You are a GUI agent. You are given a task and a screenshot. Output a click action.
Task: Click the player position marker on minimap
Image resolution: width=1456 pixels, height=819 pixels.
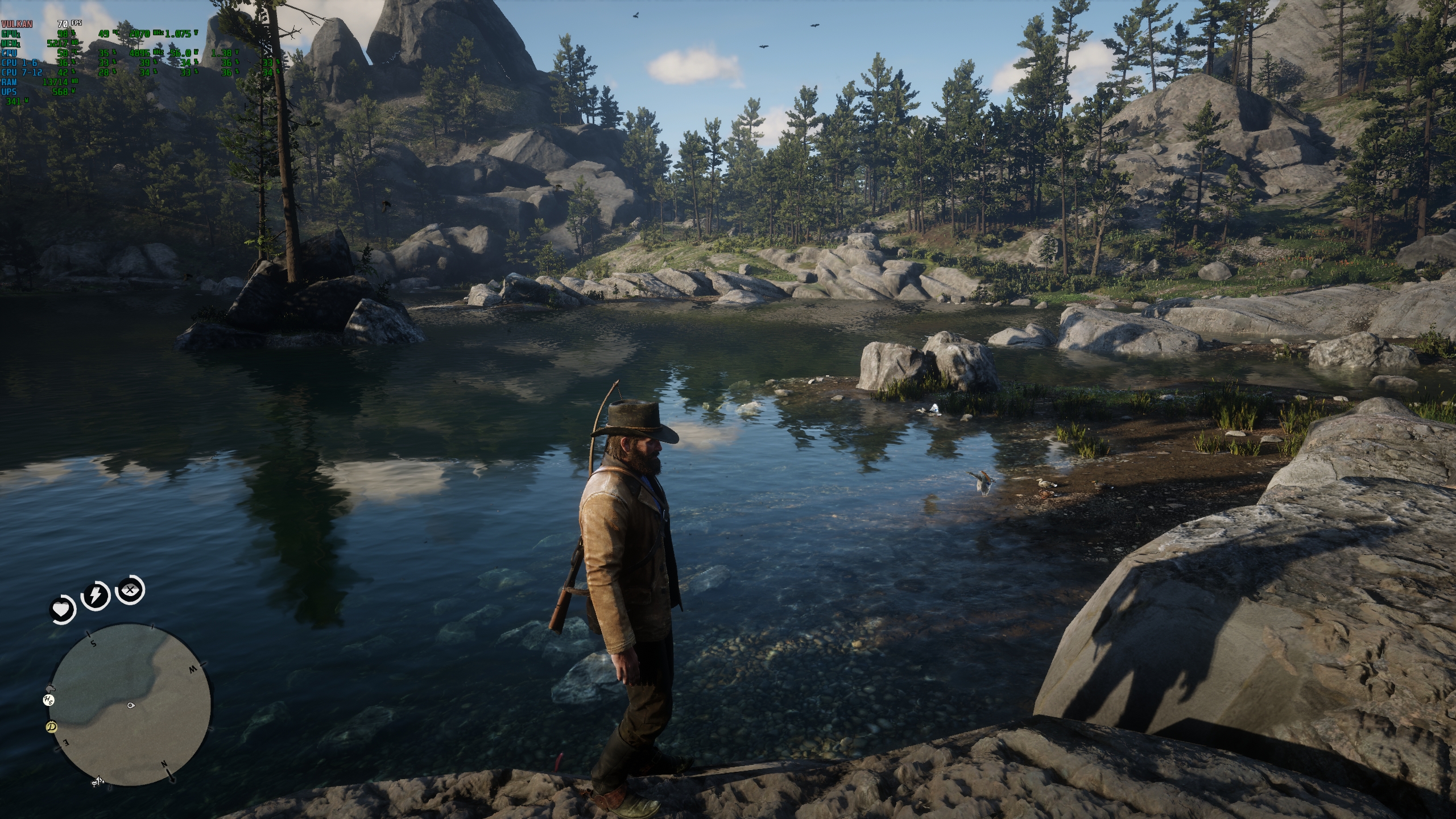click(132, 706)
